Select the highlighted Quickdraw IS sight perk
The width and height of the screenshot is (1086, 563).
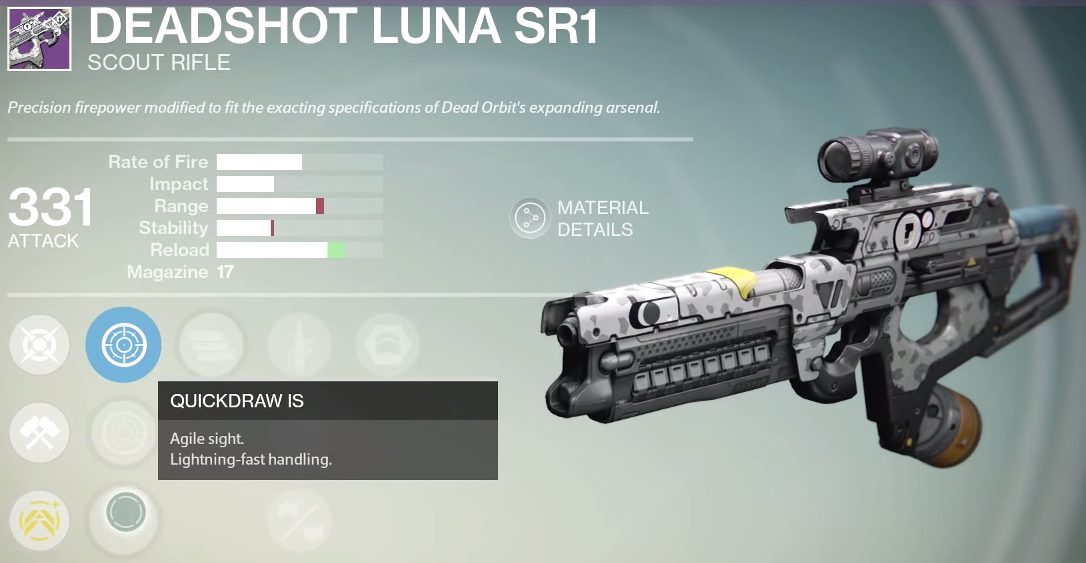(x=123, y=345)
